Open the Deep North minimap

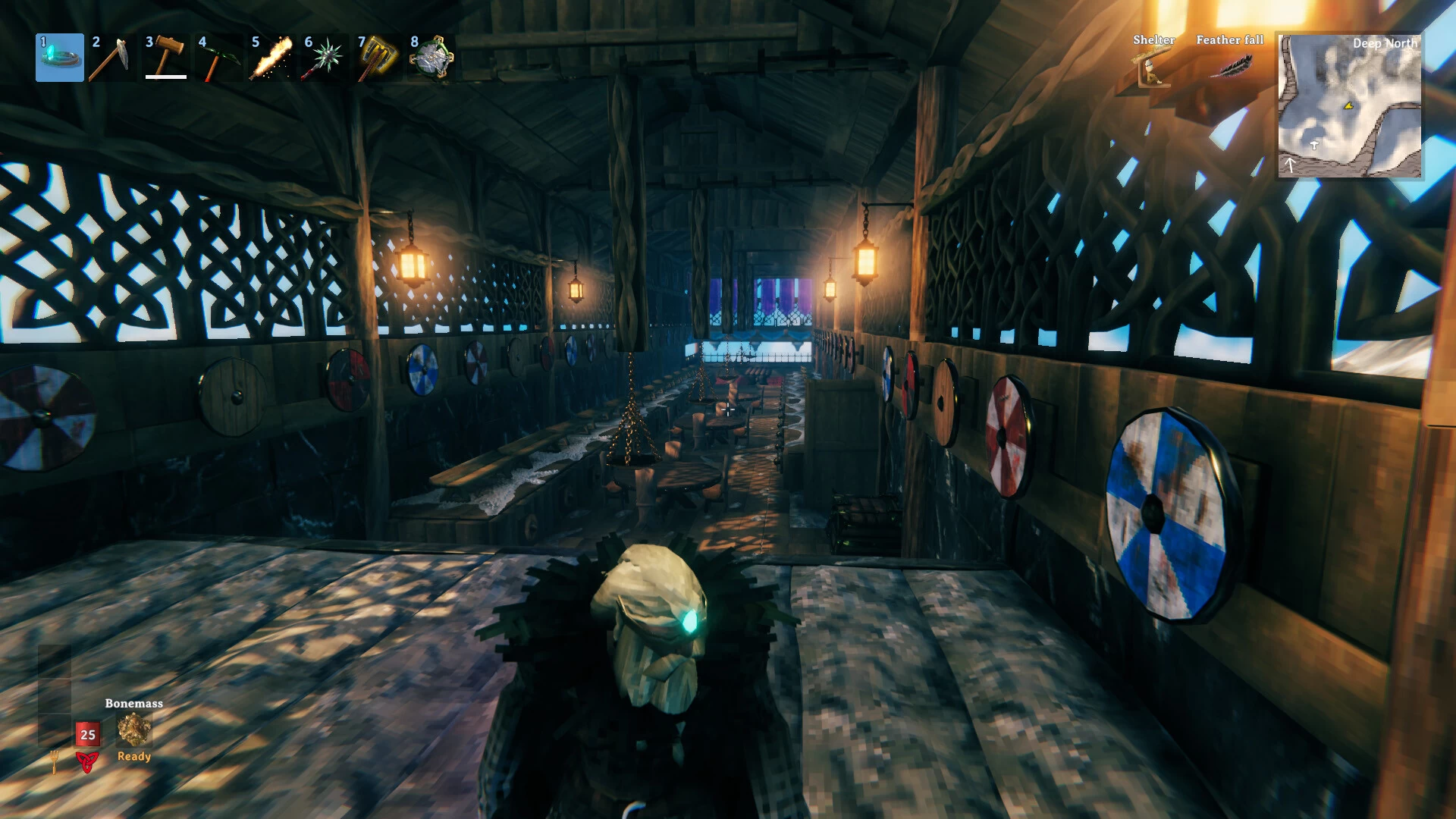coord(1349,105)
